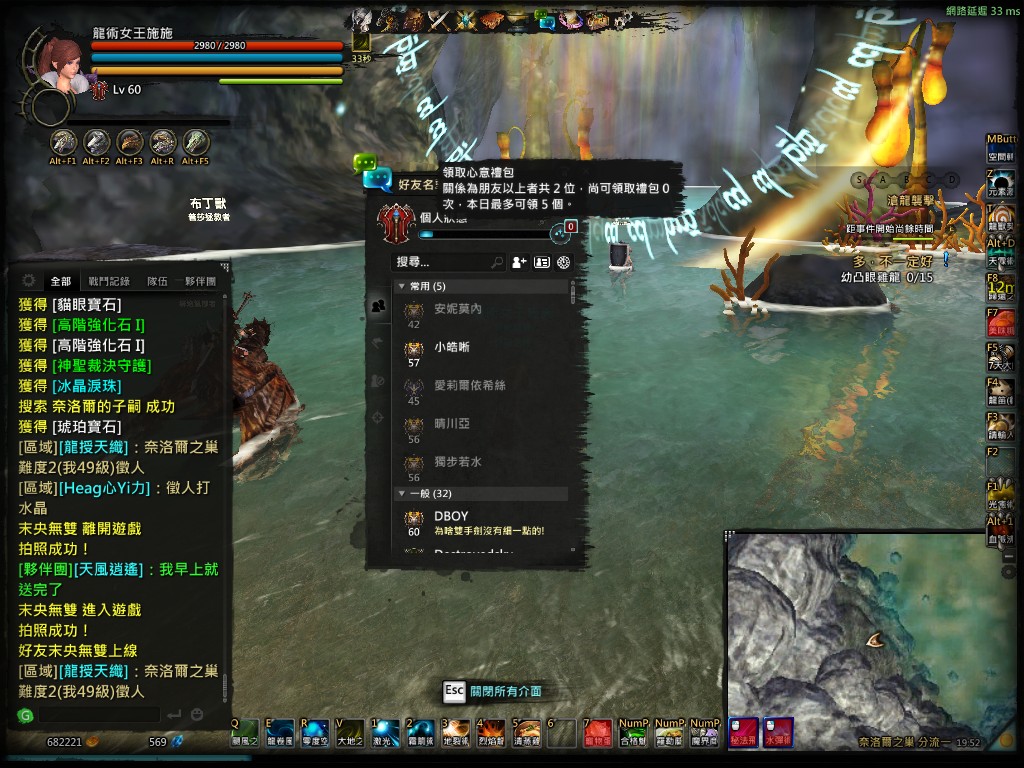Select friend 獨步若水 in the list

point(458,462)
